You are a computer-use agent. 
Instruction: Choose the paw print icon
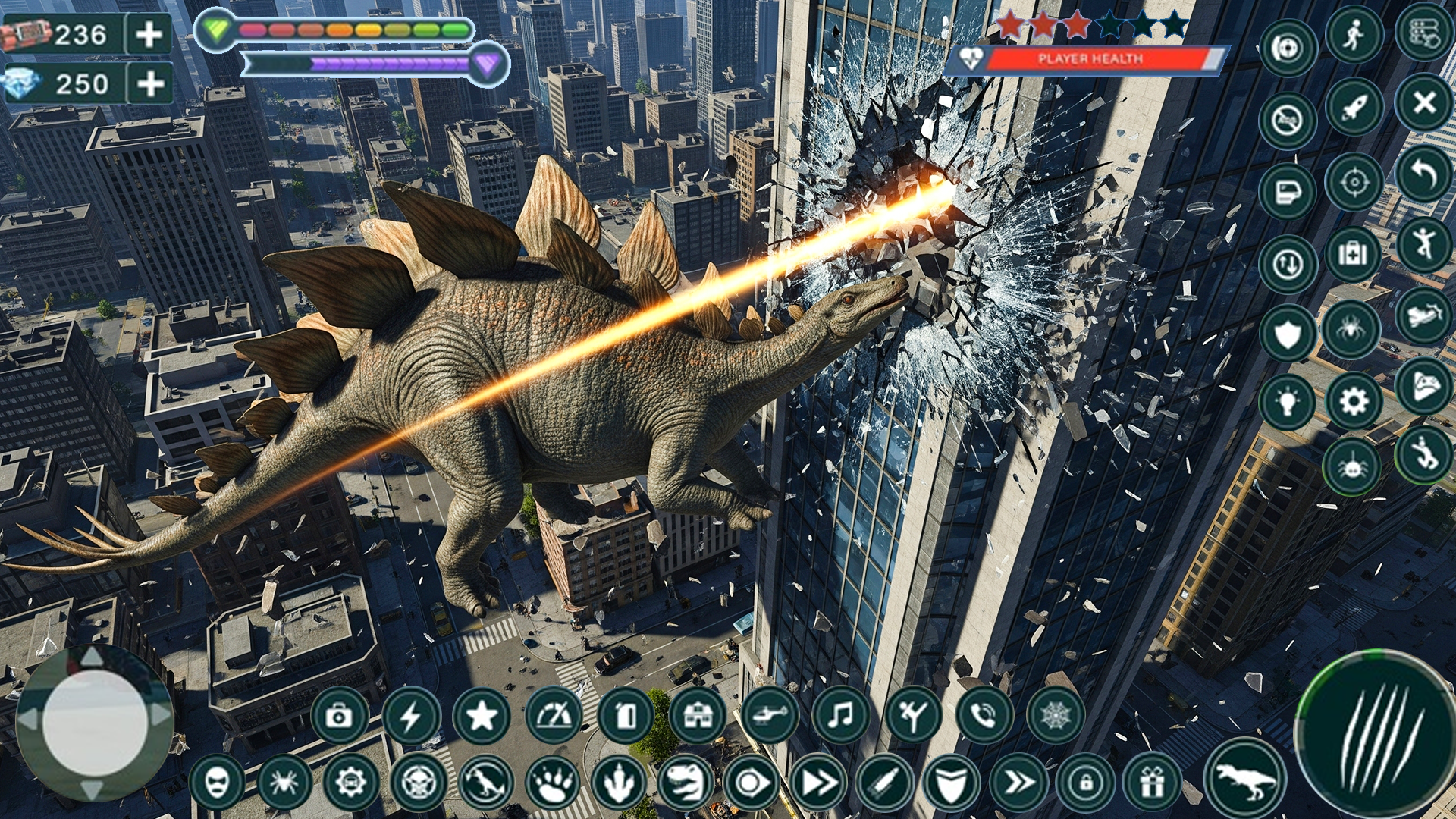point(552,782)
